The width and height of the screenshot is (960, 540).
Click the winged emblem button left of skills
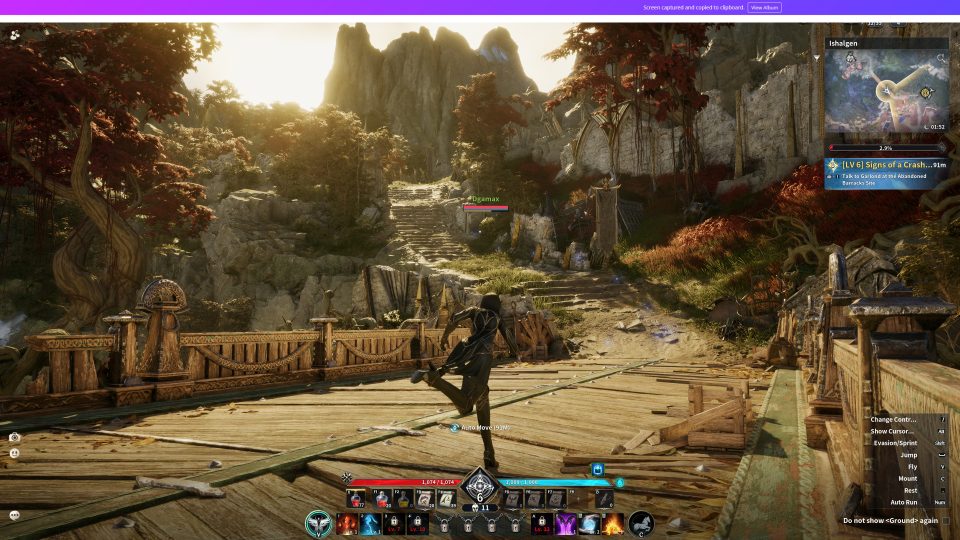point(319,523)
